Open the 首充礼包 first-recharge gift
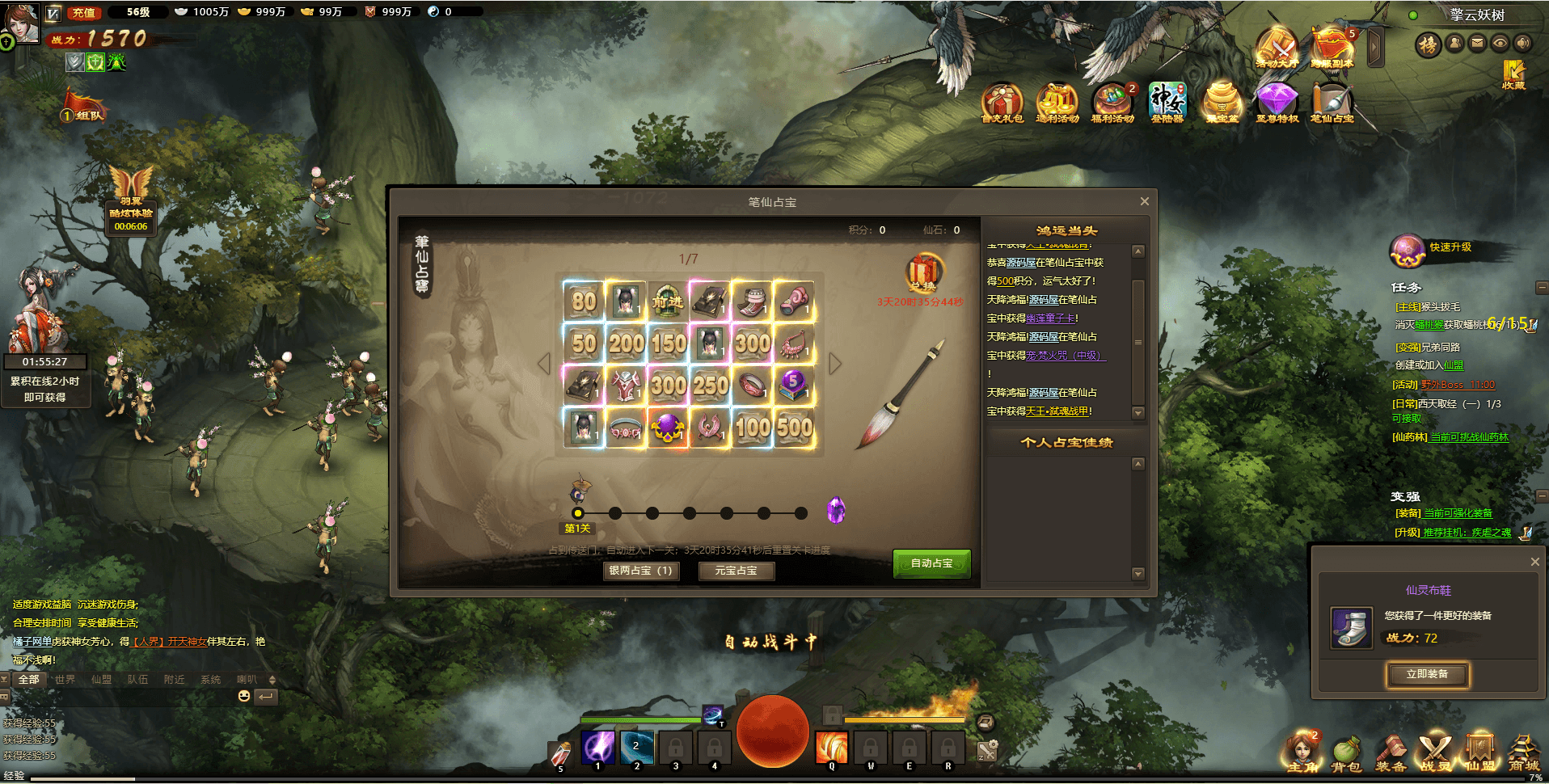Image resolution: width=1549 pixels, height=784 pixels. 1002,103
